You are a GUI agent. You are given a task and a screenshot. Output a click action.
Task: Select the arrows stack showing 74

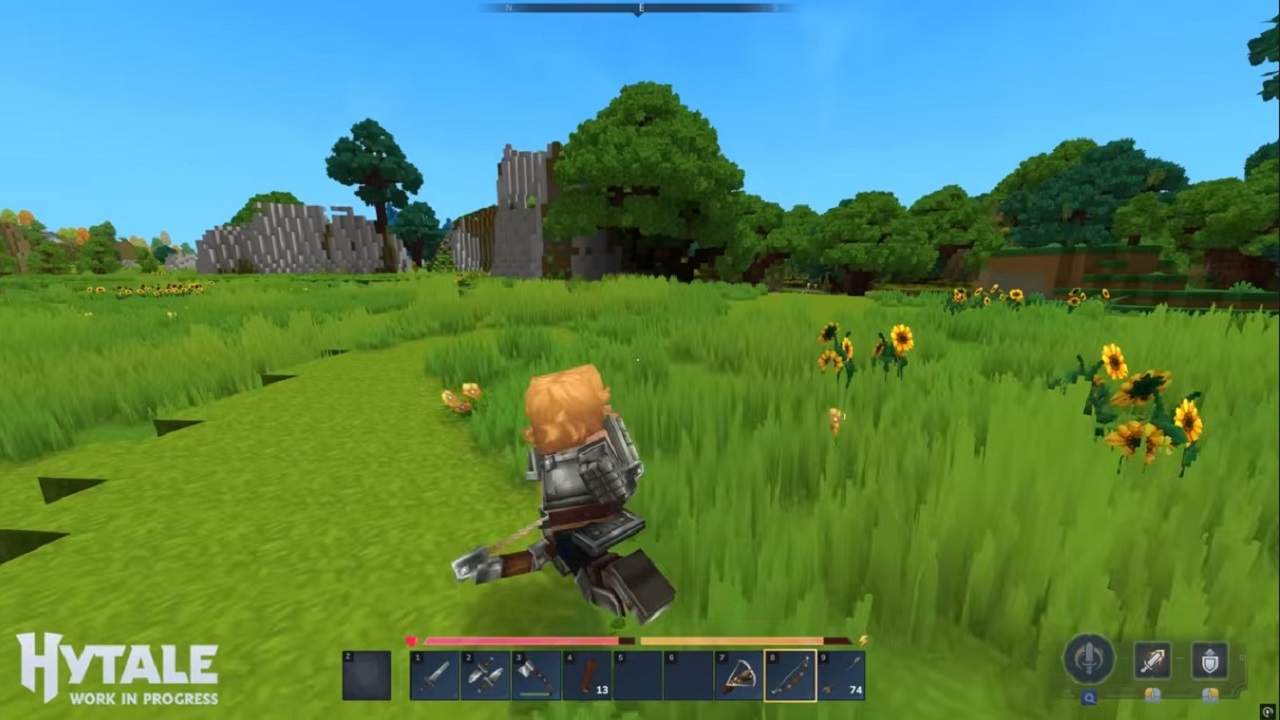tap(843, 673)
